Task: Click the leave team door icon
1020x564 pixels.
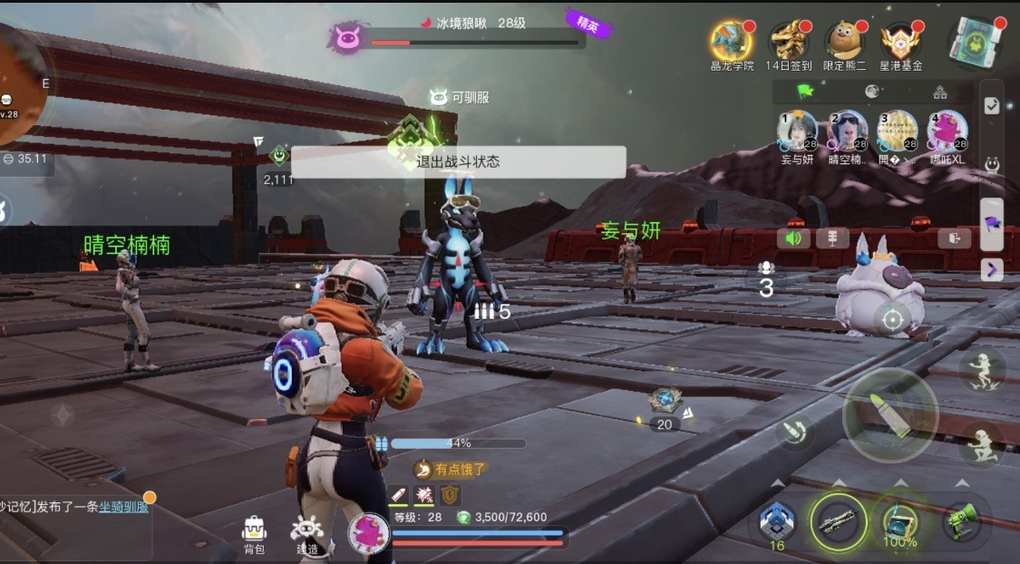Action: tap(954, 238)
